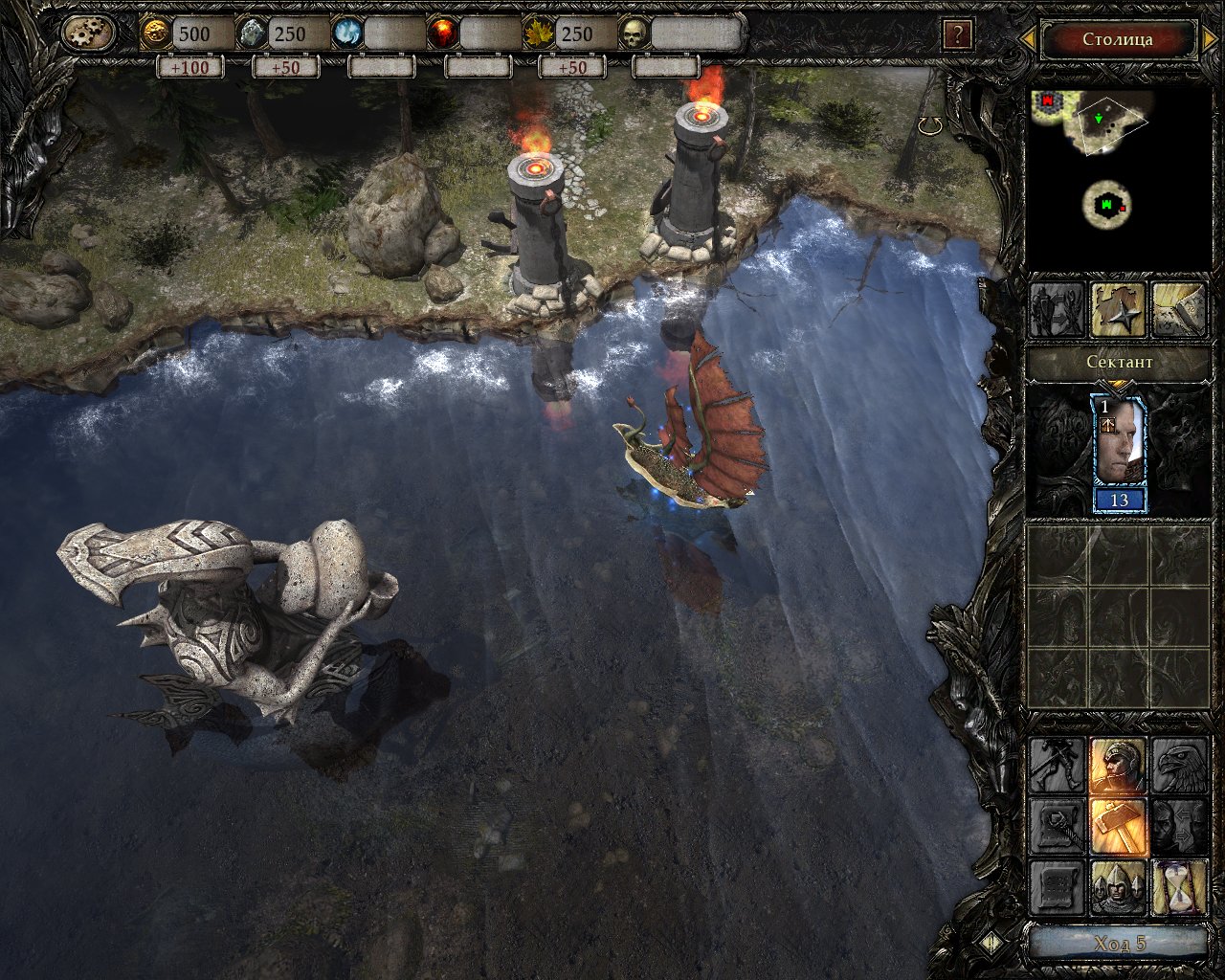
Task: Click the Ход 5 turn button
Action: (x=1118, y=943)
